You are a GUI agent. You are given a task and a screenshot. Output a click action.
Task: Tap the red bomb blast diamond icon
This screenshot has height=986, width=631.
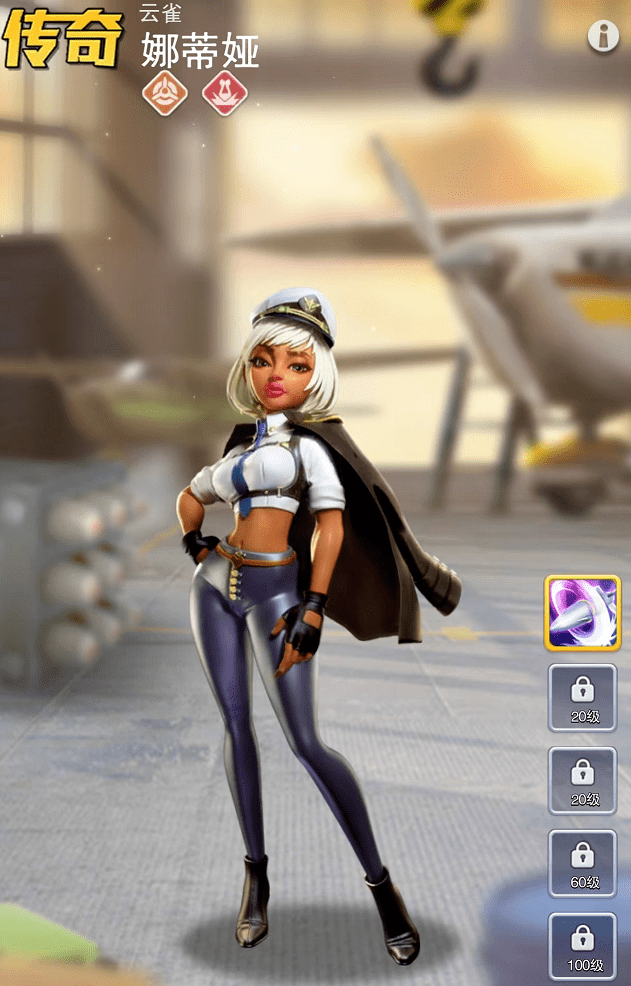[225, 93]
